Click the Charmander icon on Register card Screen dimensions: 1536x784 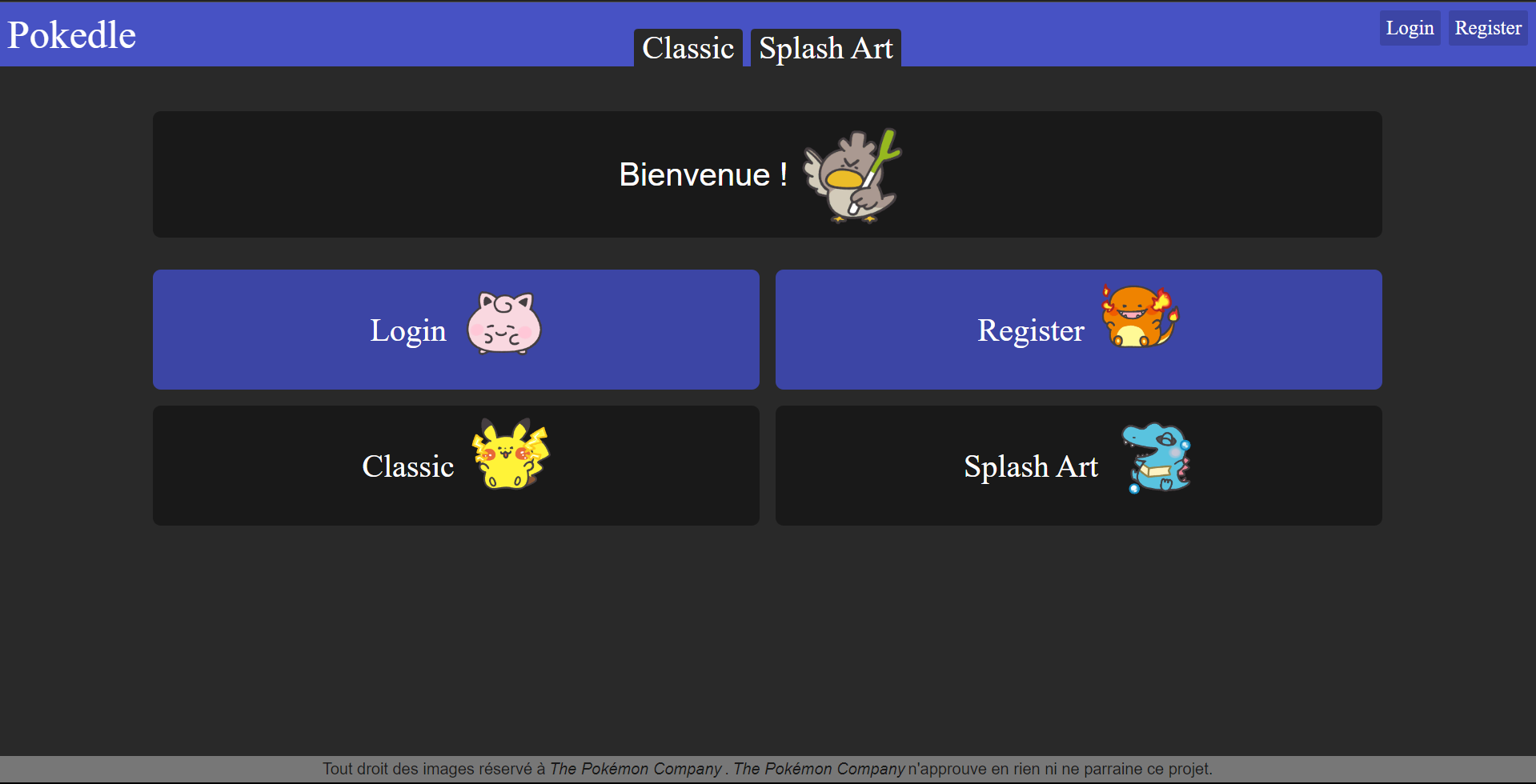click(x=1138, y=320)
